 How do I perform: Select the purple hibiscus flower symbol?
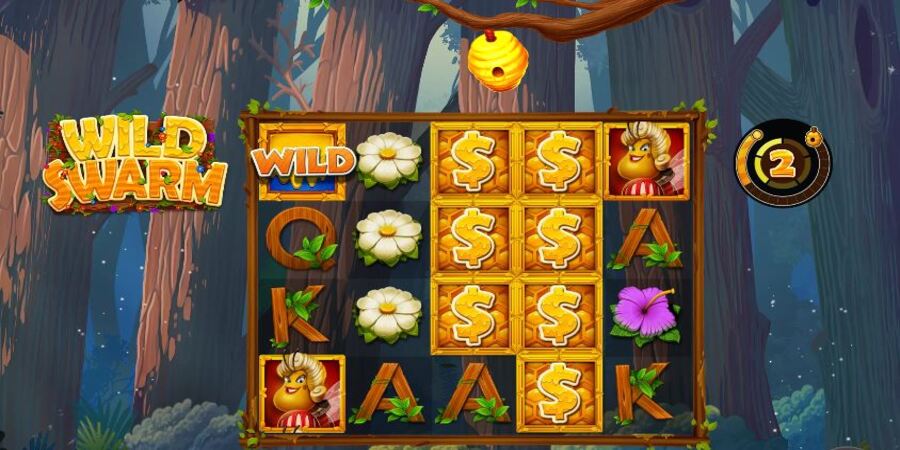[x=645, y=312]
